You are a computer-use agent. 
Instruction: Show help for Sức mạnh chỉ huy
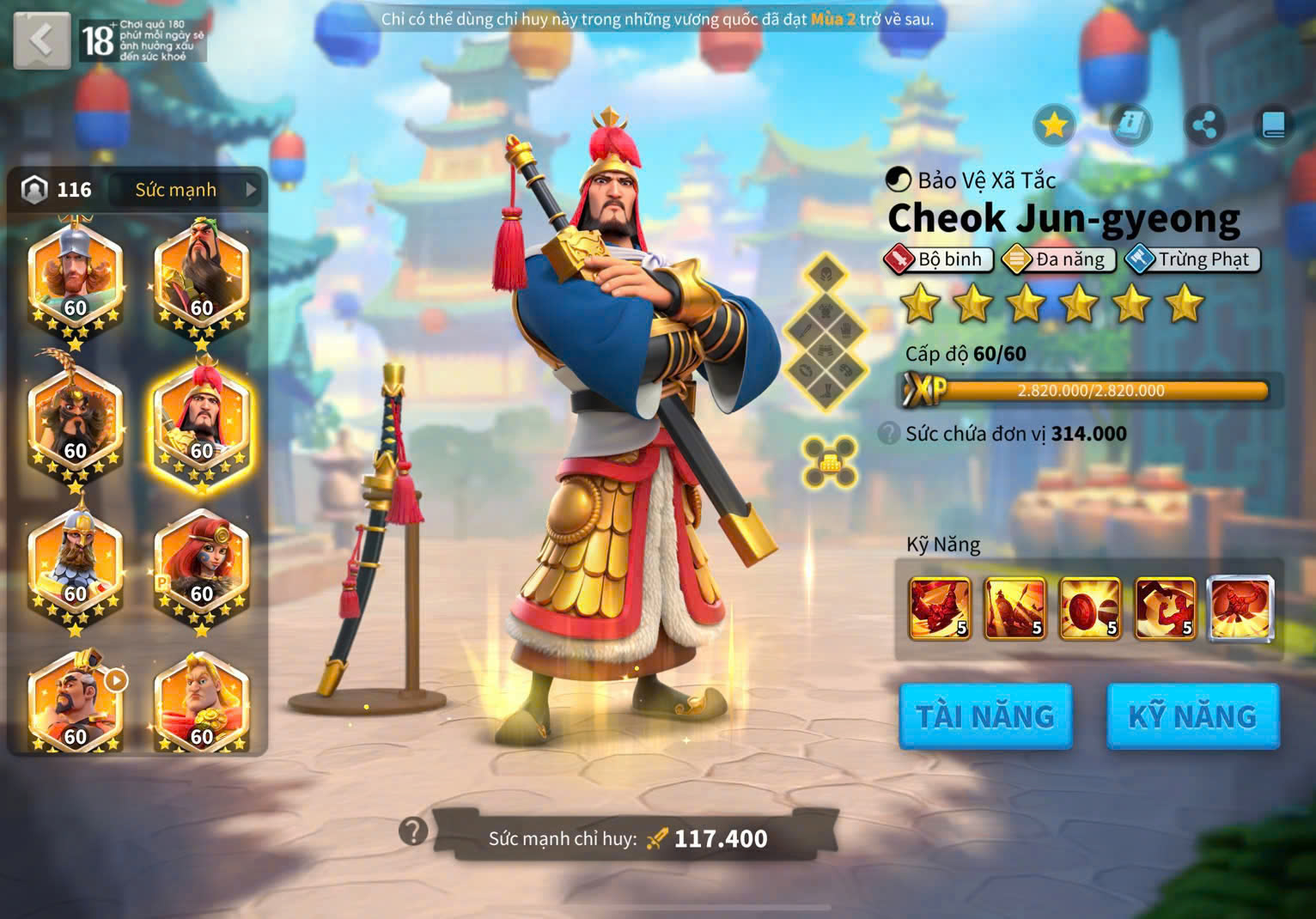click(413, 831)
